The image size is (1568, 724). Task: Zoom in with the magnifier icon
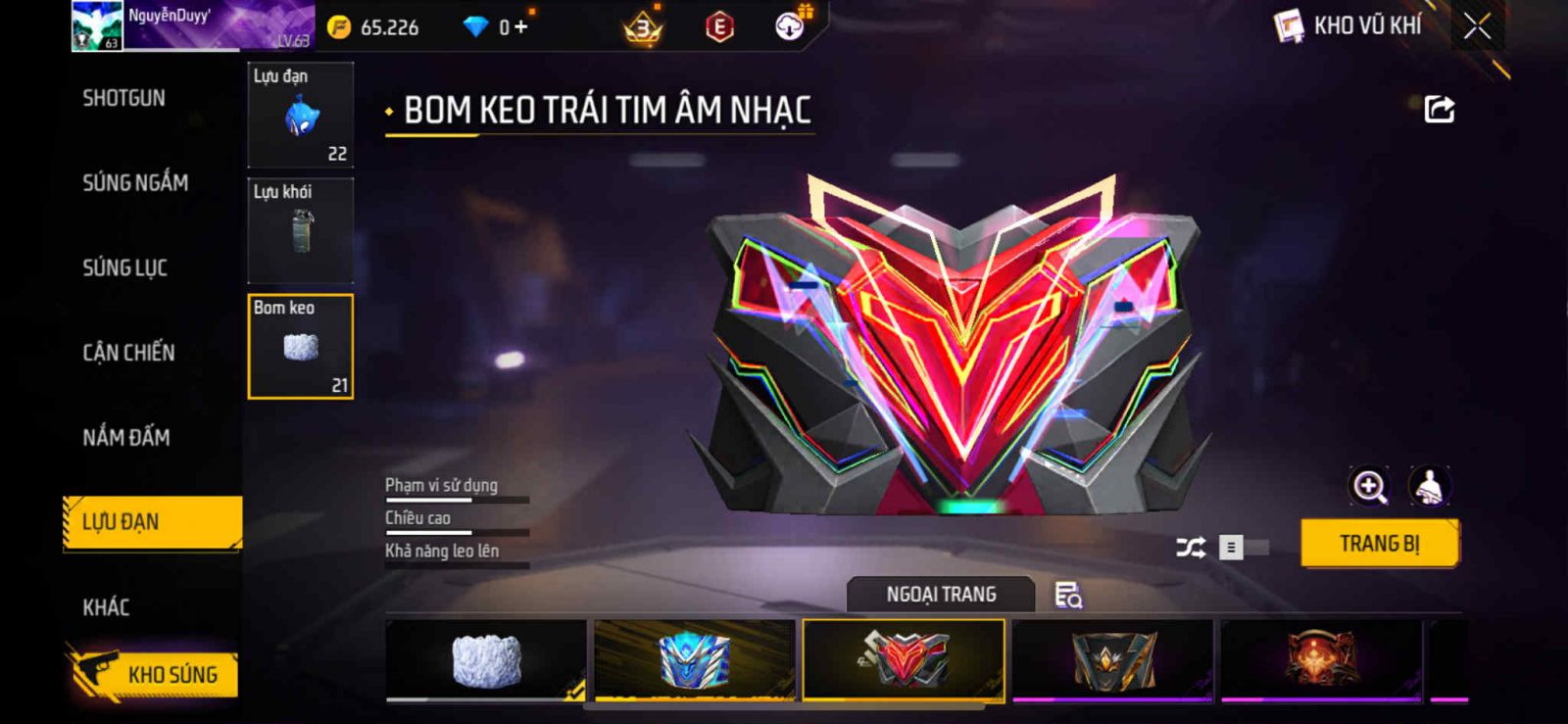tap(1369, 486)
